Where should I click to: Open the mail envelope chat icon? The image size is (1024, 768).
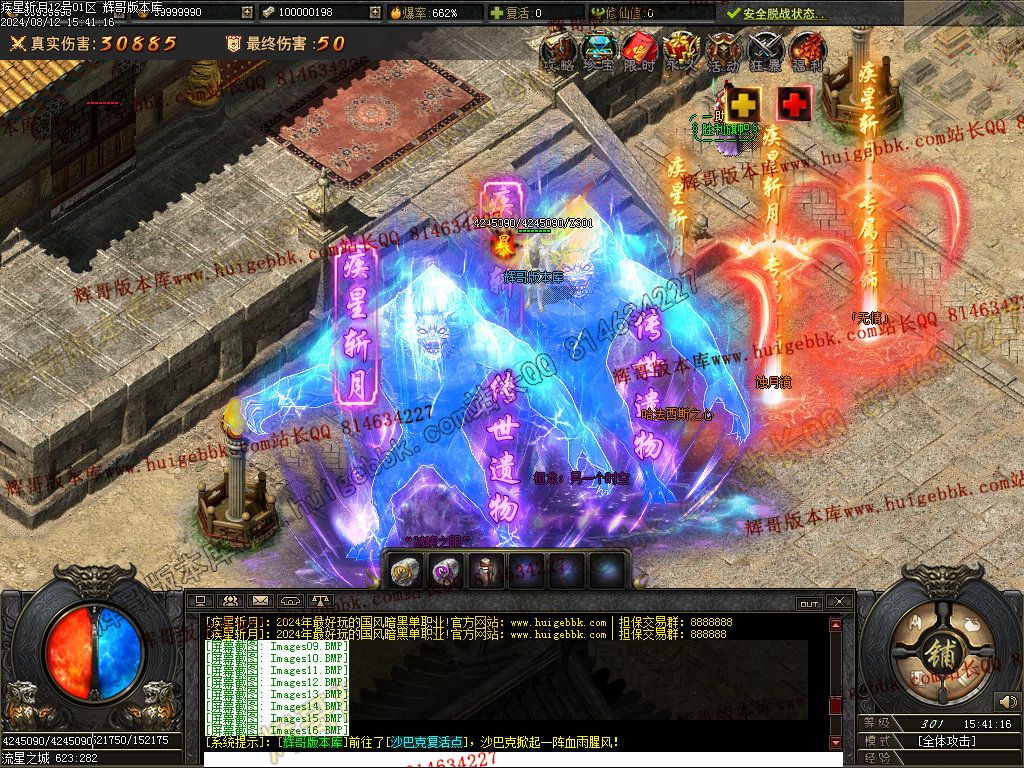(260, 601)
